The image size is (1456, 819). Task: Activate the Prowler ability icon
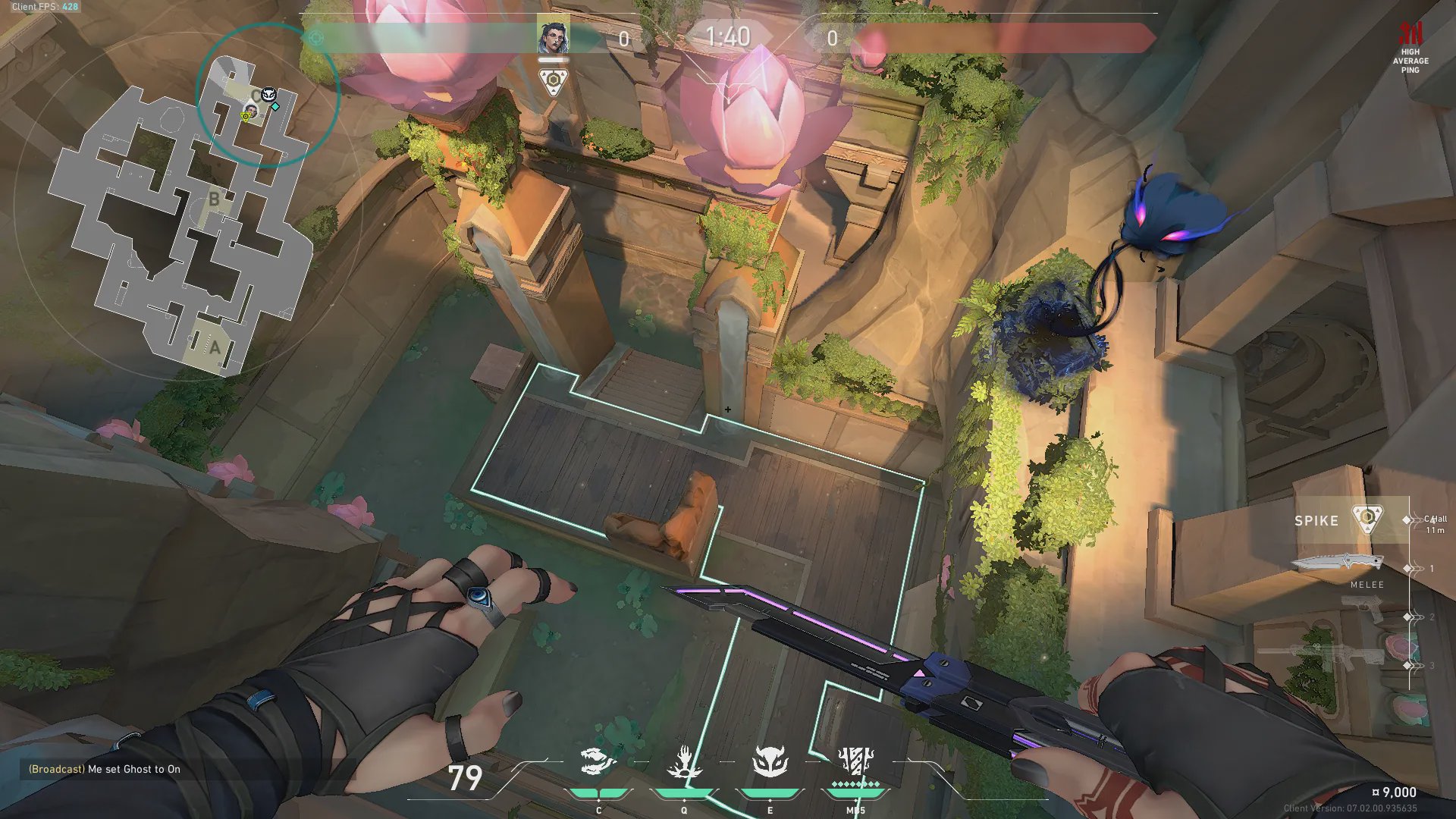598,762
